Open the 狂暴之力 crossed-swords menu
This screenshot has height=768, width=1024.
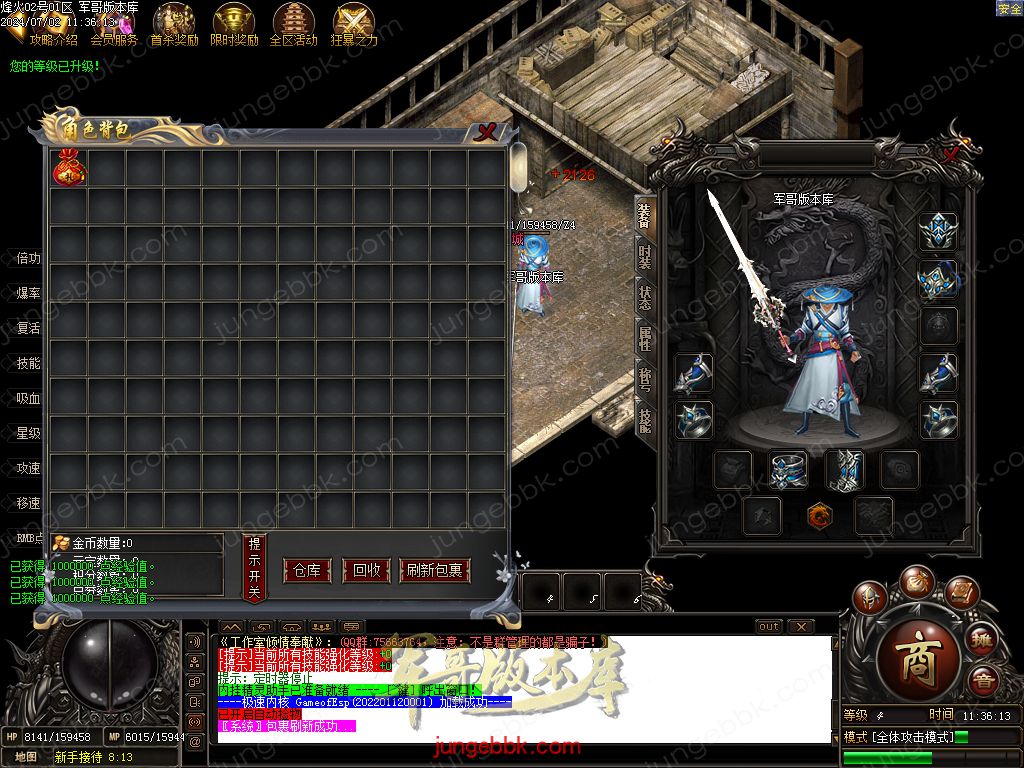point(354,25)
